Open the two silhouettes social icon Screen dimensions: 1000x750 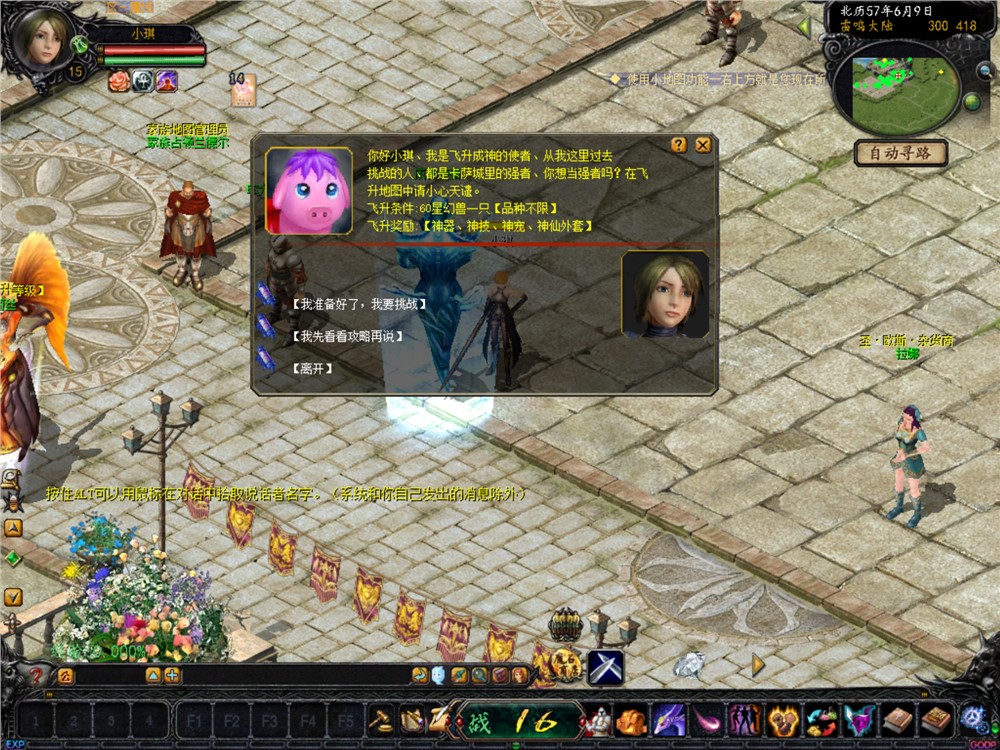pos(743,719)
